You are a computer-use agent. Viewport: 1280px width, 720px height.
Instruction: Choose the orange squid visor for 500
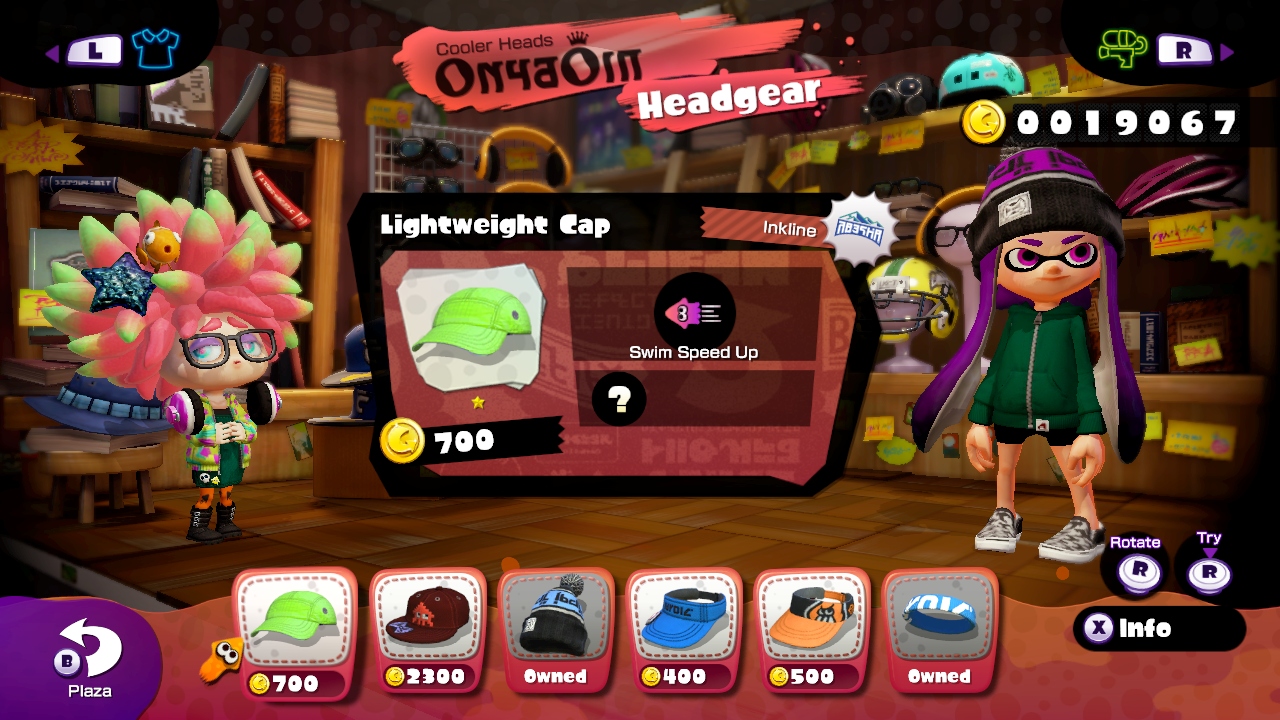[811, 627]
